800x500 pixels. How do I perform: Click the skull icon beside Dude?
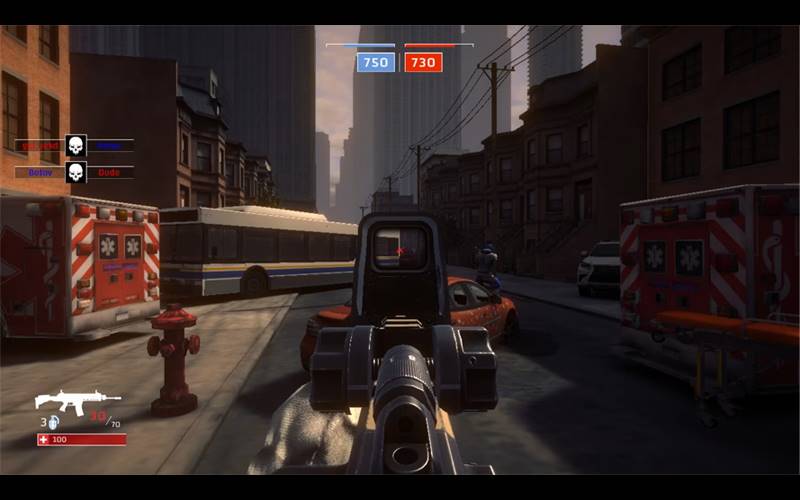click(75, 172)
